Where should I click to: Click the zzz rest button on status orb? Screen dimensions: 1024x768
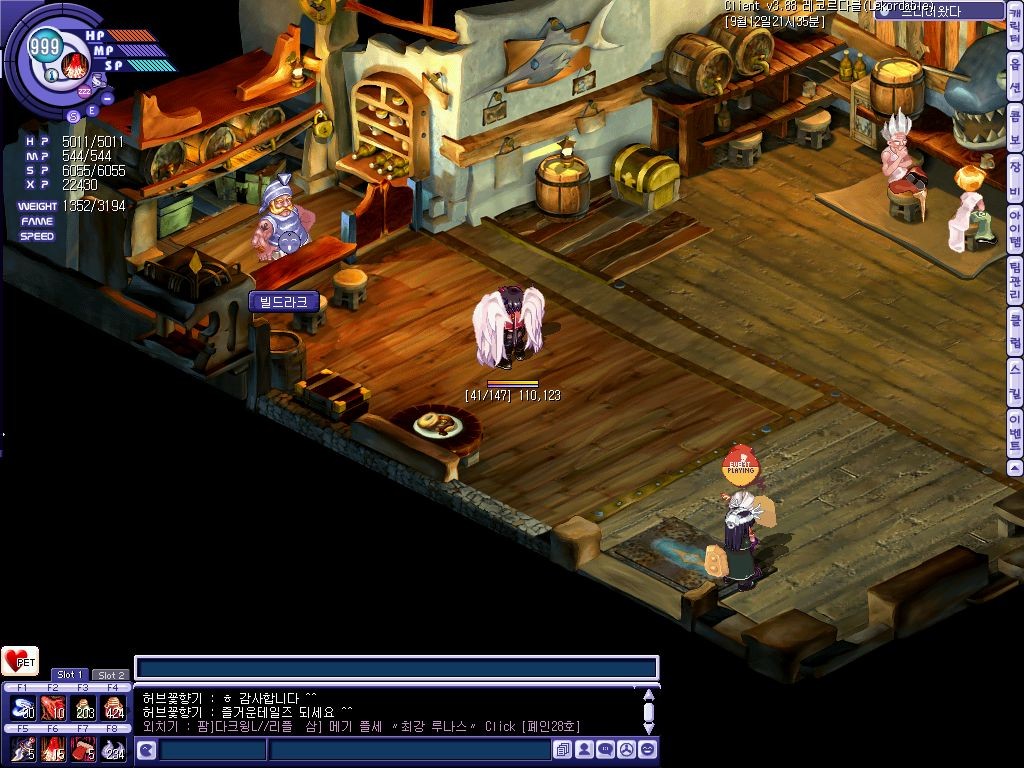point(84,89)
